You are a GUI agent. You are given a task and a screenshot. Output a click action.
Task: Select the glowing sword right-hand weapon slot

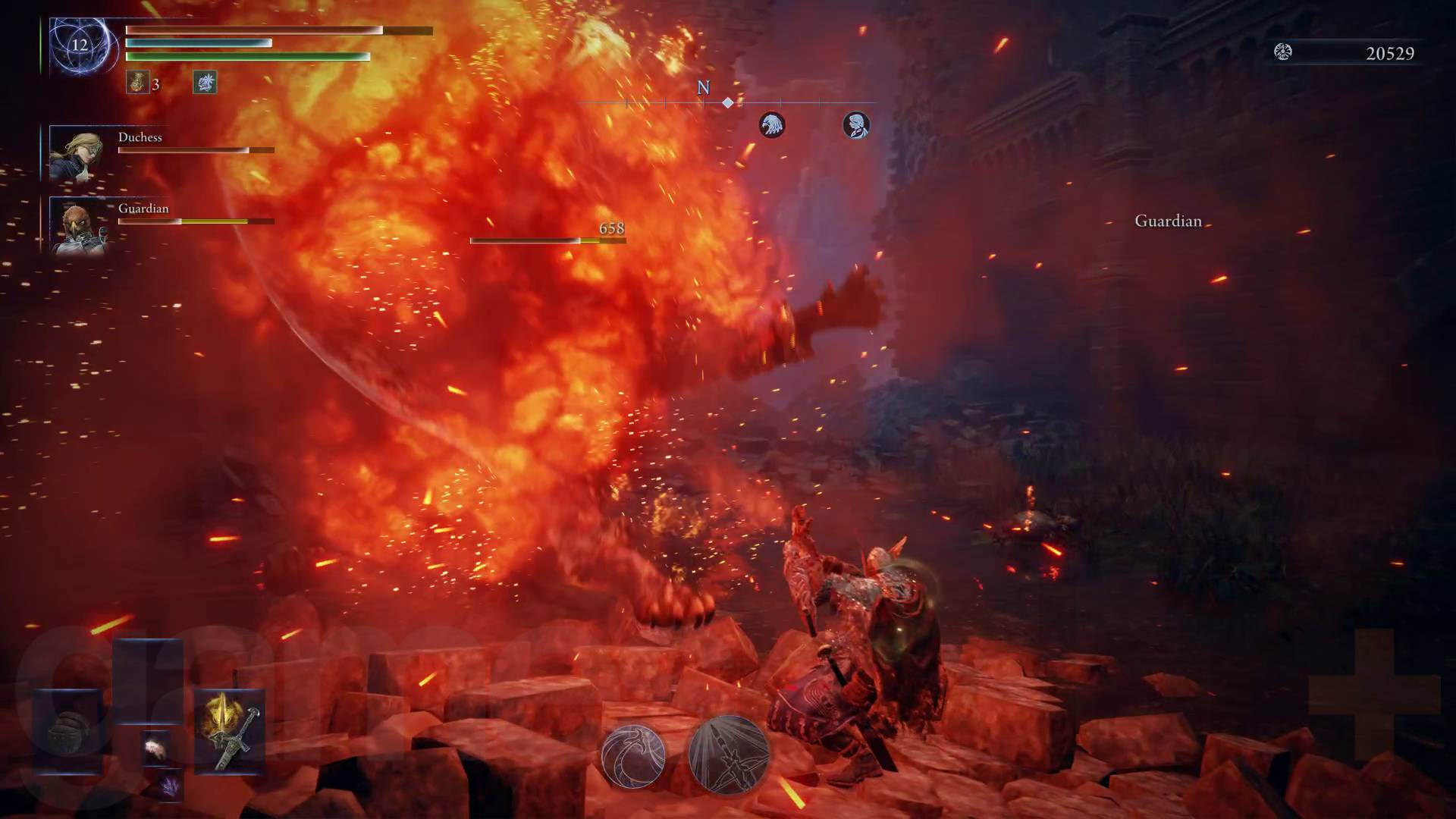[x=230, y=732]
